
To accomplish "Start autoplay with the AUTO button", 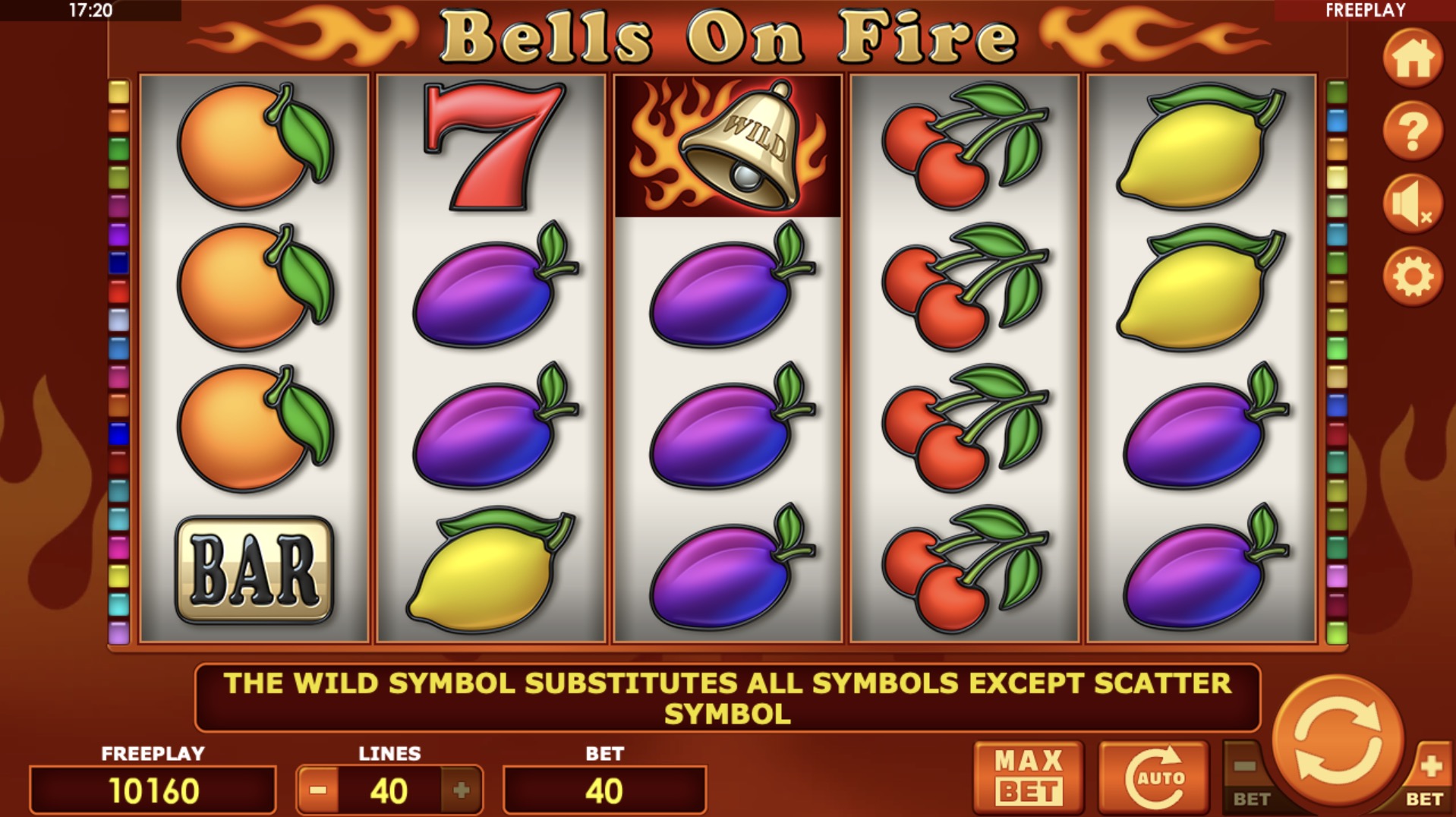I will pyautogui.click(x=1154, y=776).
